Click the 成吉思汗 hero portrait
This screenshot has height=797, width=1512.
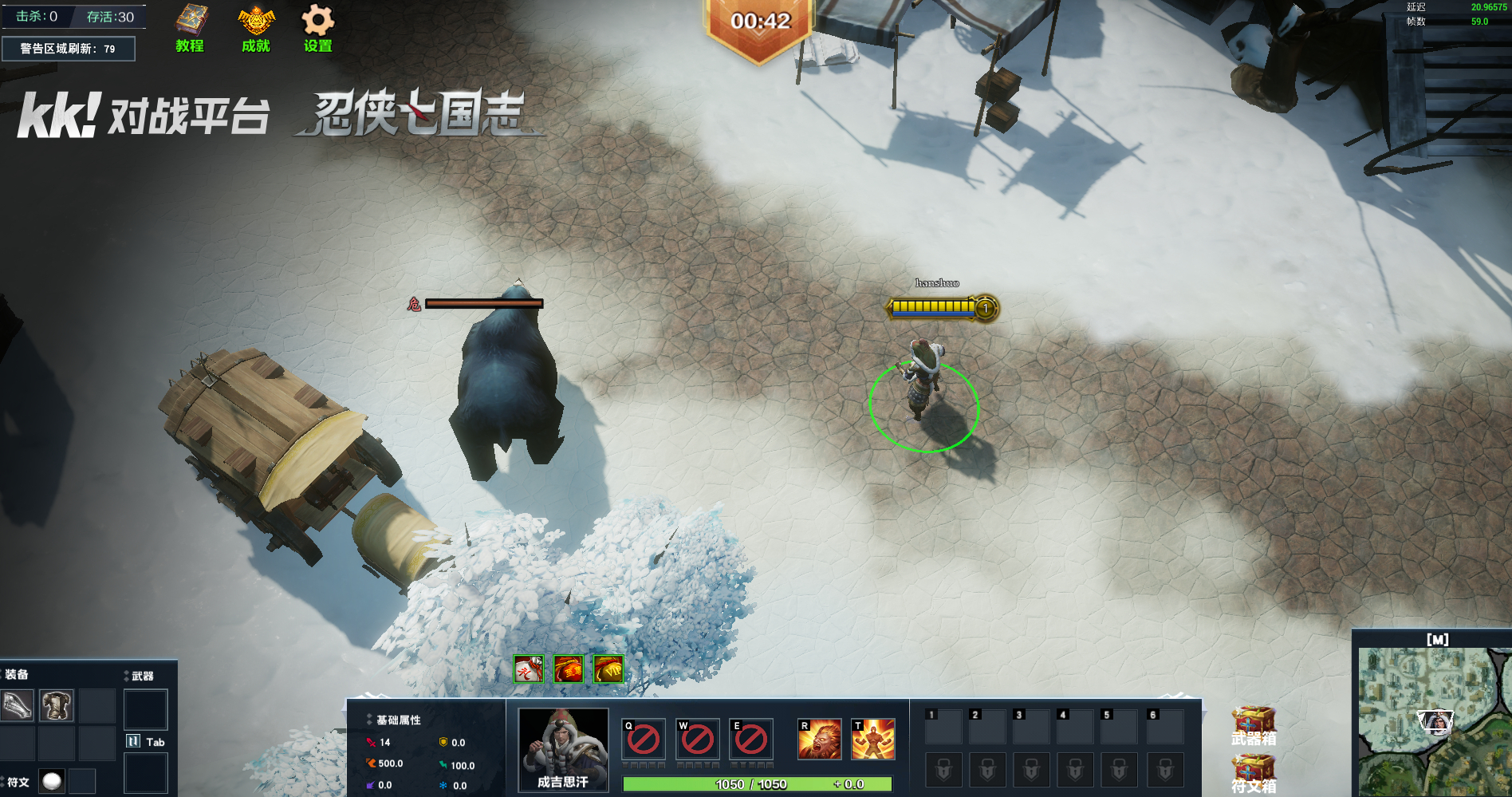click(563, 749)
